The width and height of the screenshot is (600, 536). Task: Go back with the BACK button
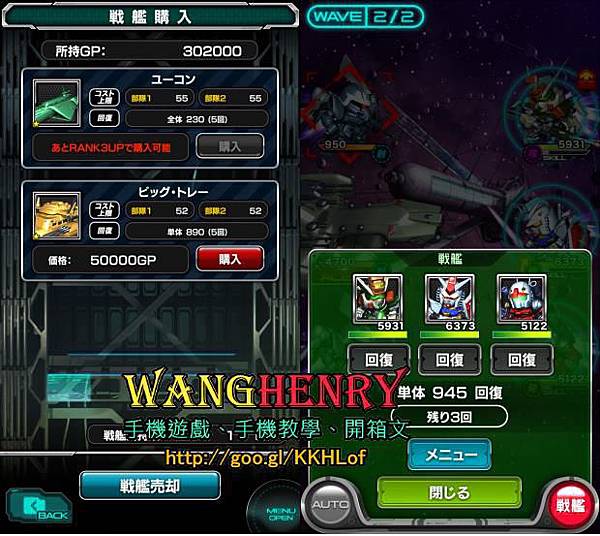(40, 510)
